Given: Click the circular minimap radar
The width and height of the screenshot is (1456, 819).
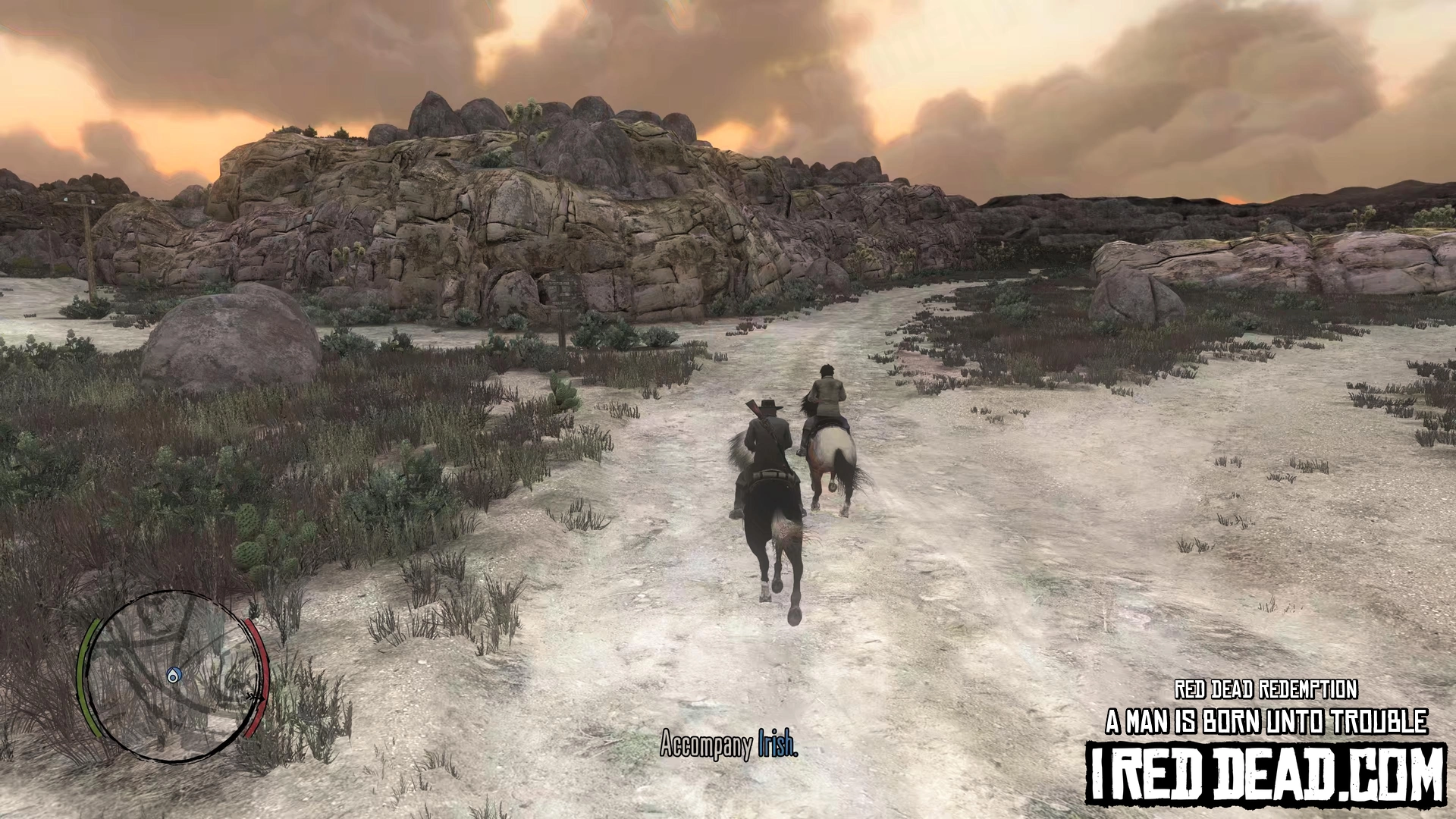Looking at the screenshot, I should 173,676.
